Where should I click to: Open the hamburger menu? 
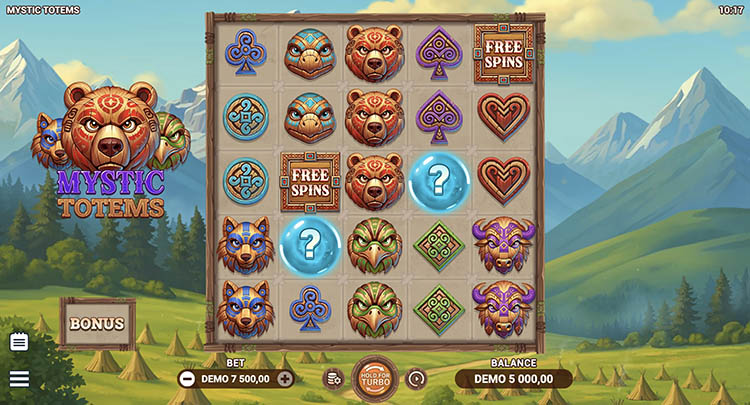19,379
